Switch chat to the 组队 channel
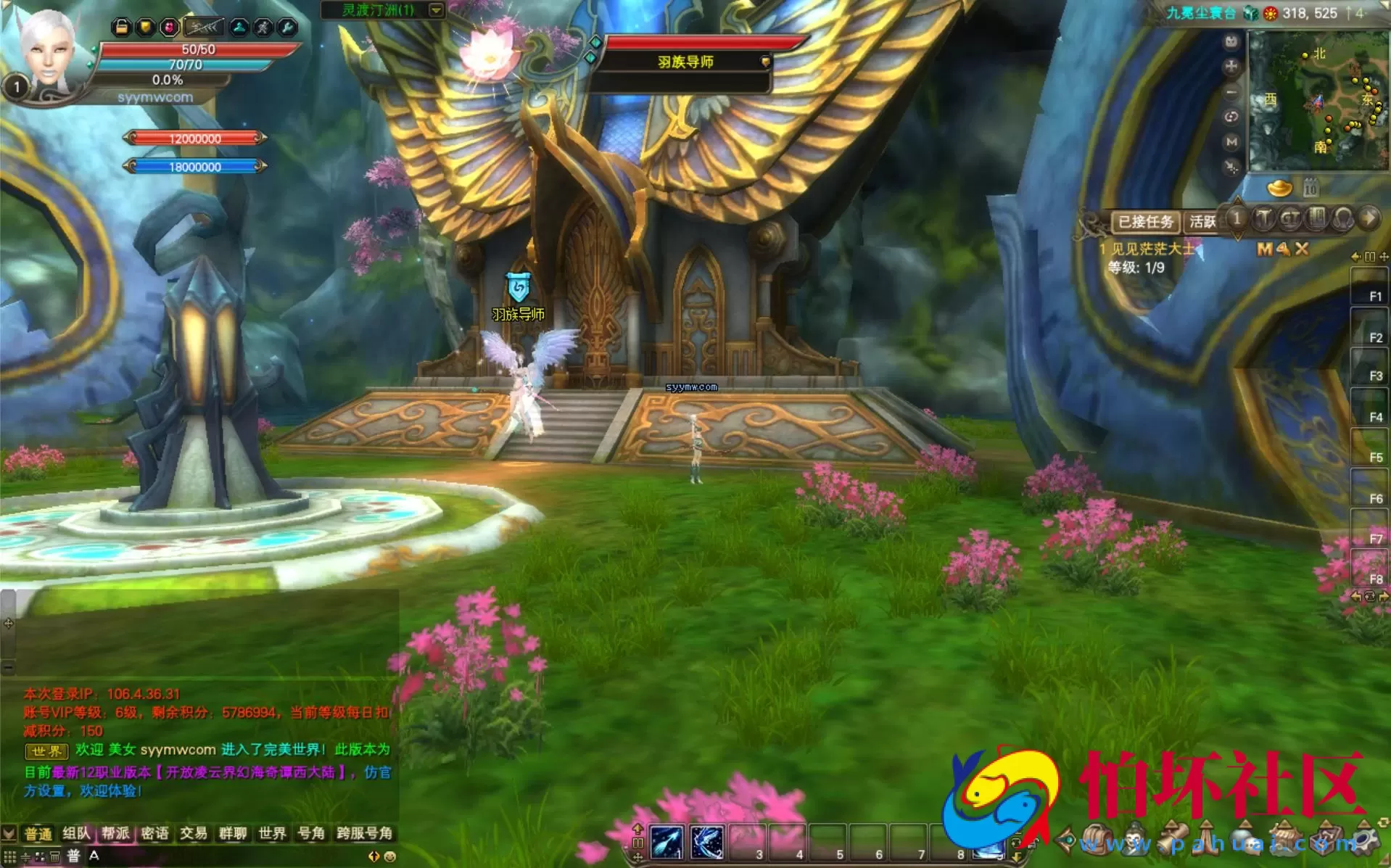1391x868 pixels. (76, 834)
